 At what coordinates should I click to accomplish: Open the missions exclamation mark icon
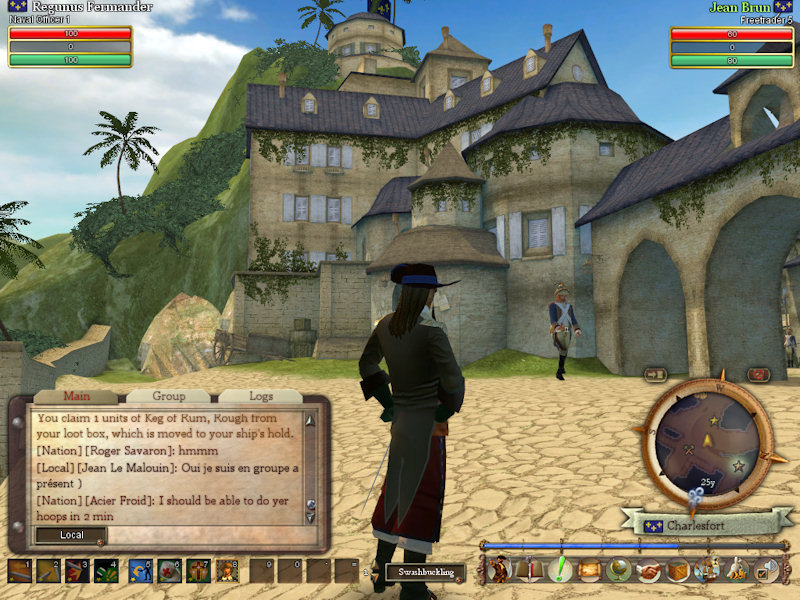pos(558,570)
